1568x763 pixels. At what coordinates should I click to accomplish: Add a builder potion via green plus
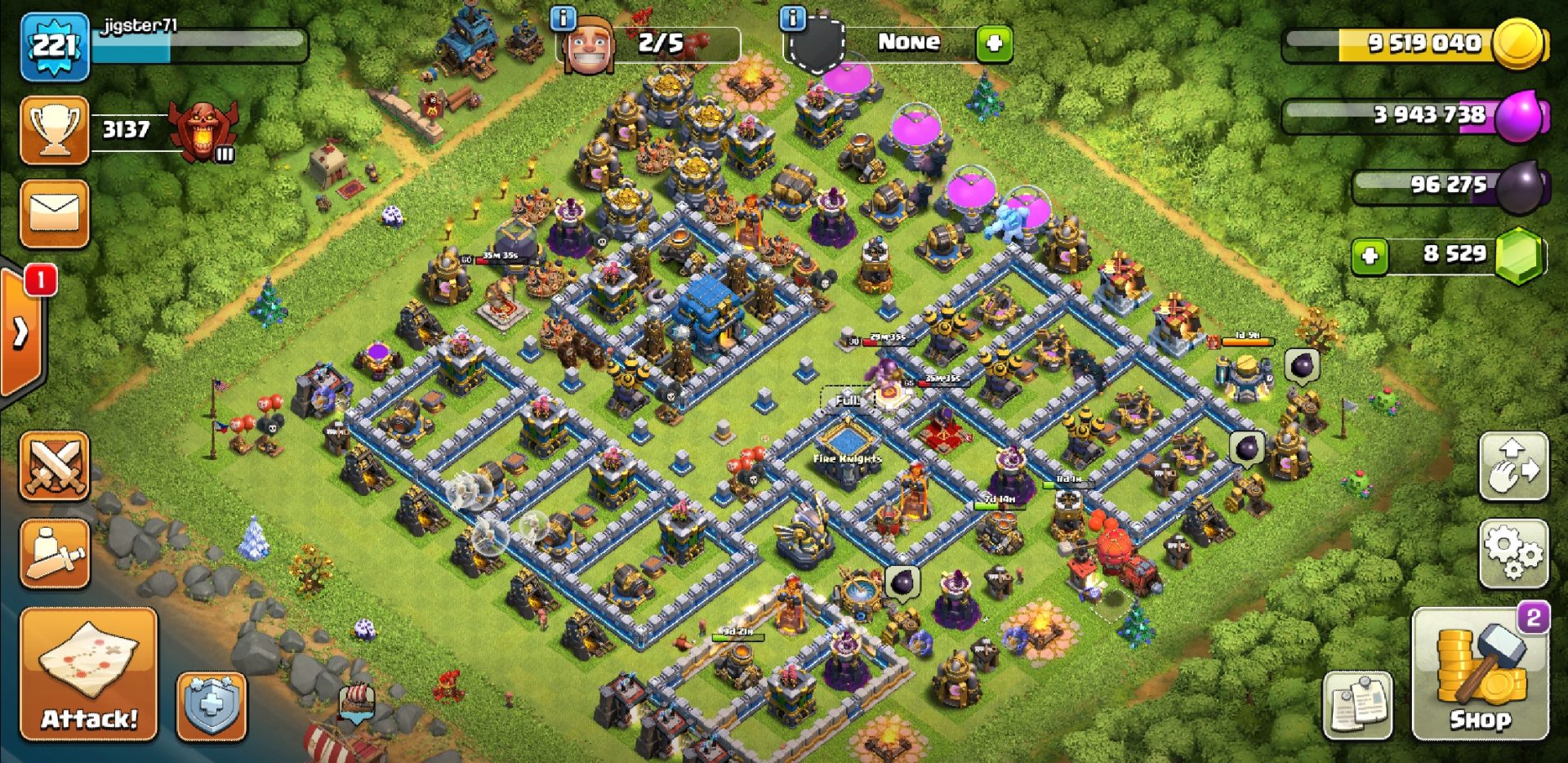(x=994, y=43)
